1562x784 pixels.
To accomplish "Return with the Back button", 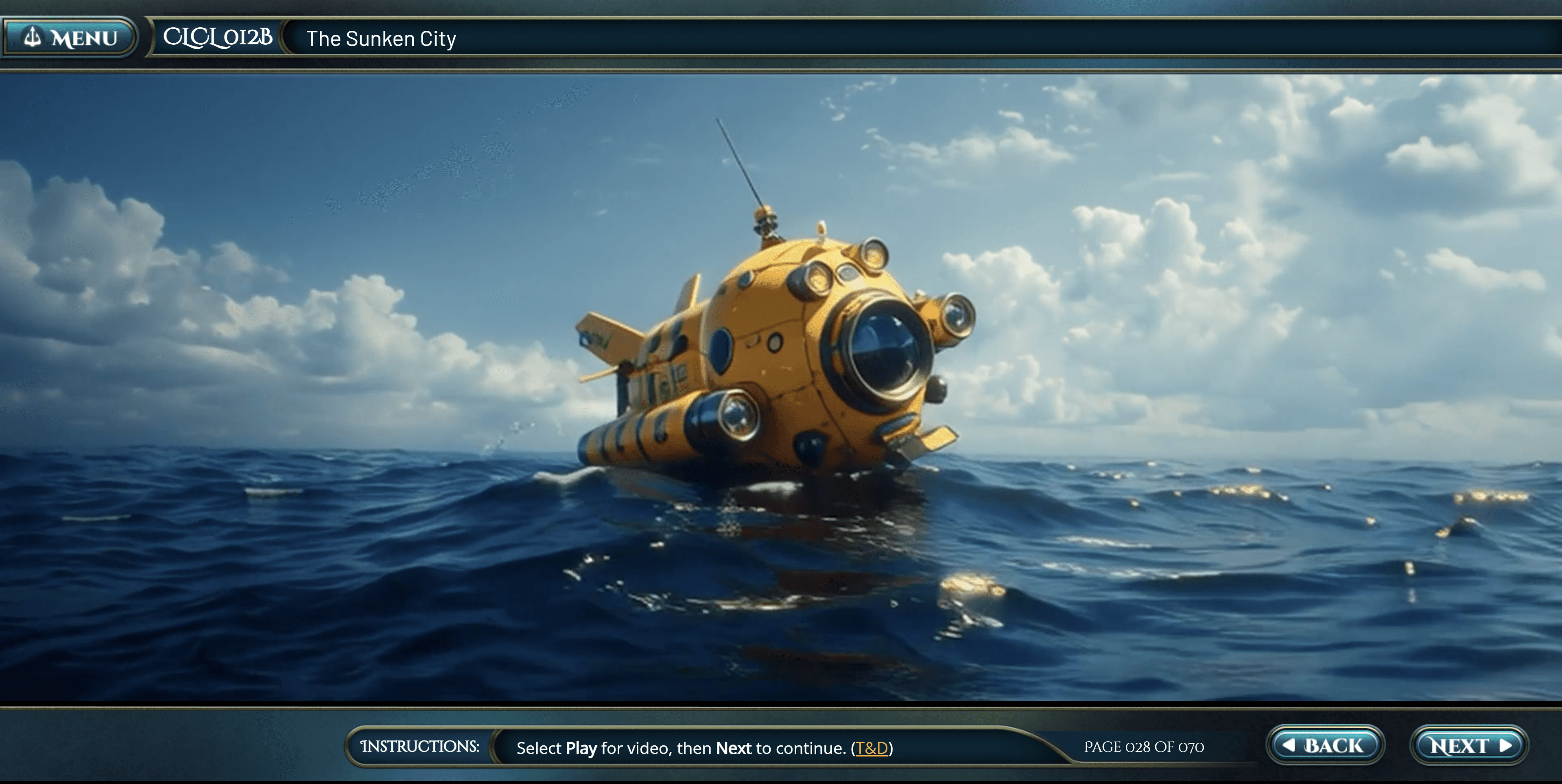I will (1325, 745).
